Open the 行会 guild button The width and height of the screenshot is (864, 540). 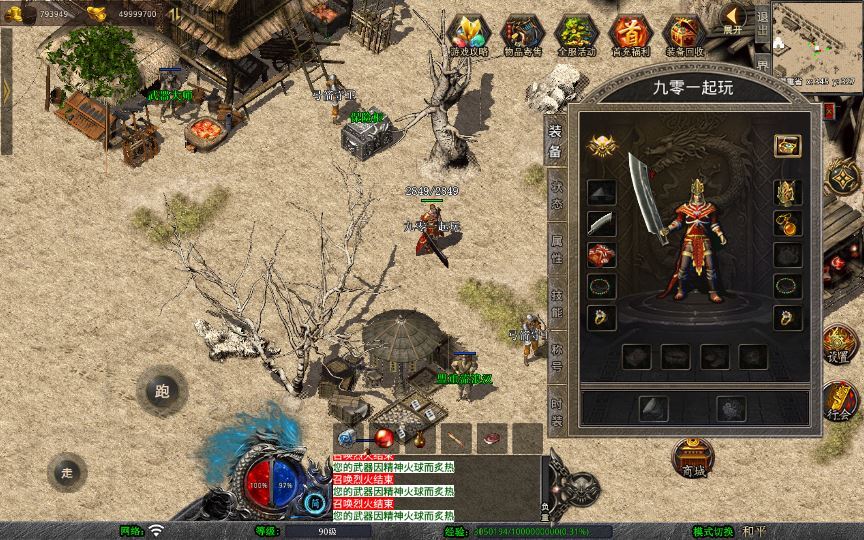pos(838,402)
